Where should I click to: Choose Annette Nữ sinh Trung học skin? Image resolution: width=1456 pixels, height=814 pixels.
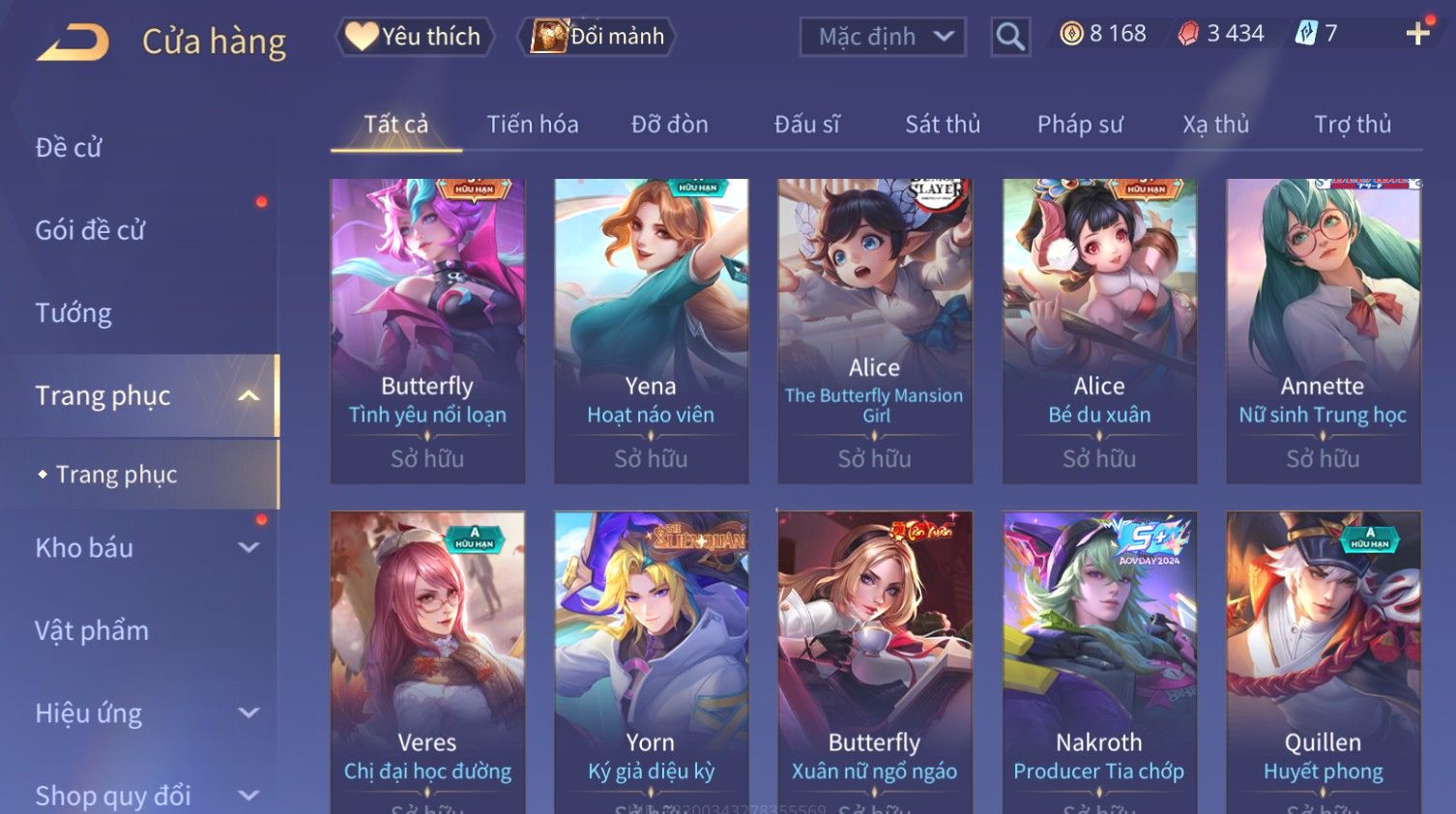(1323, 330)
